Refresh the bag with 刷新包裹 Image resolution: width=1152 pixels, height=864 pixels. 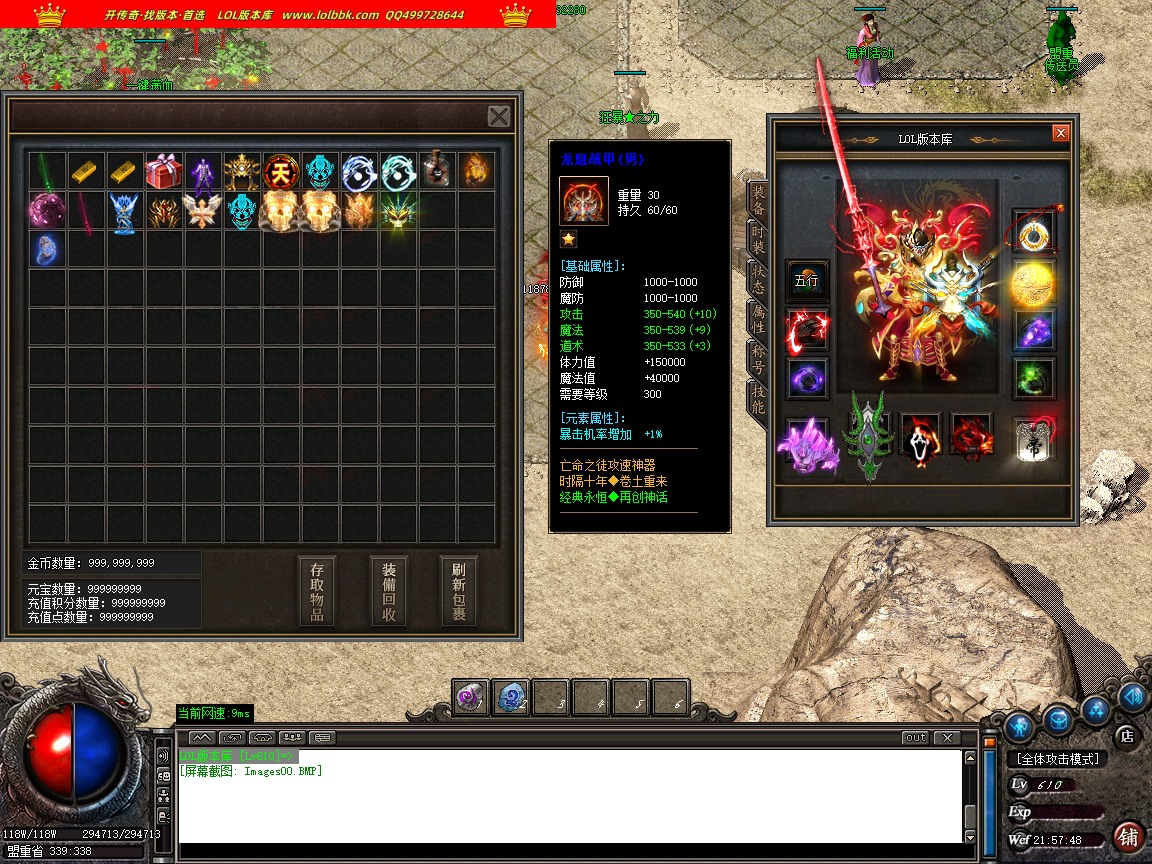459,591
